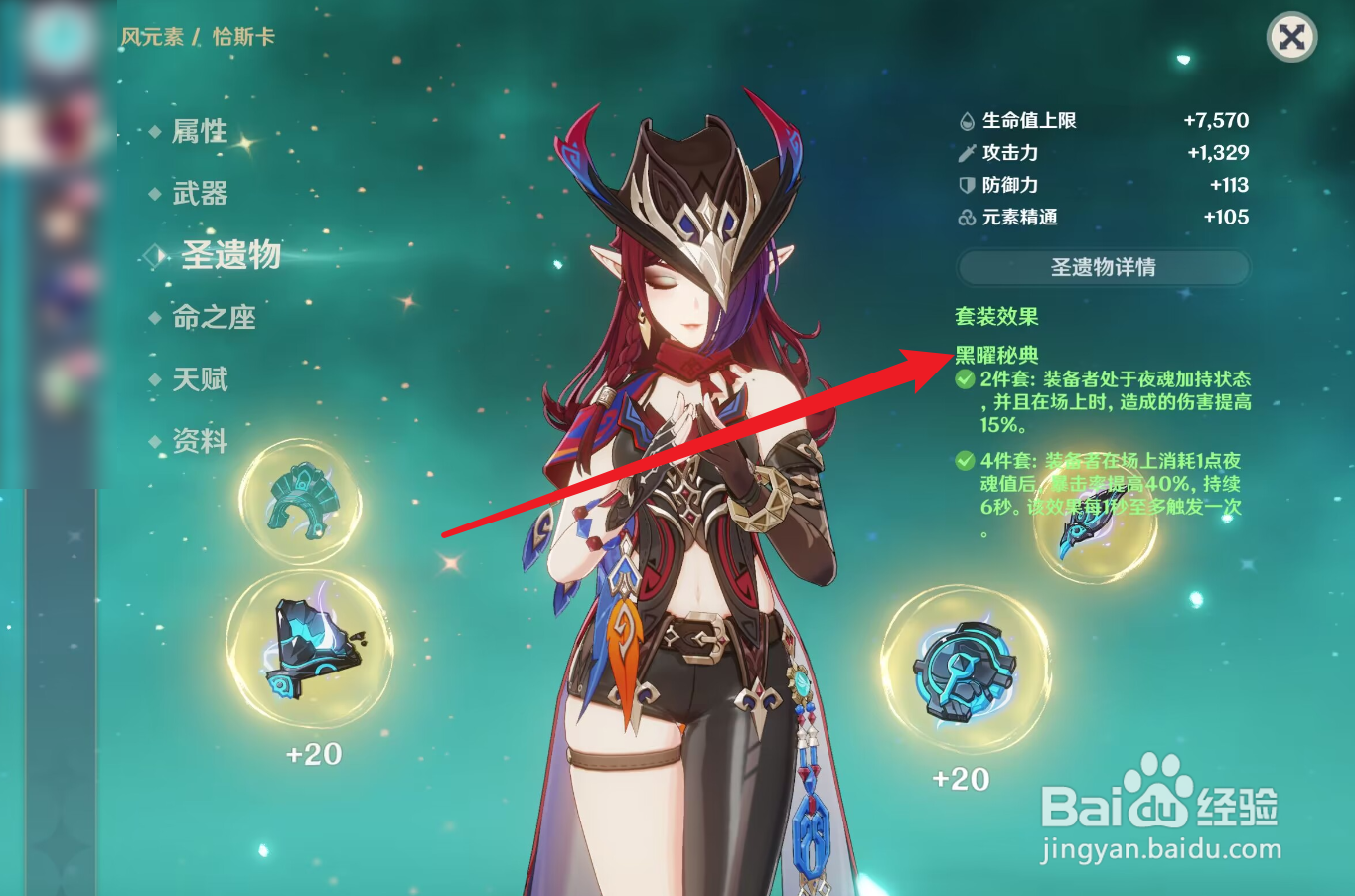Select the topmost character portrait on the left edge
Screen dimensions: 1355x896
63,37
